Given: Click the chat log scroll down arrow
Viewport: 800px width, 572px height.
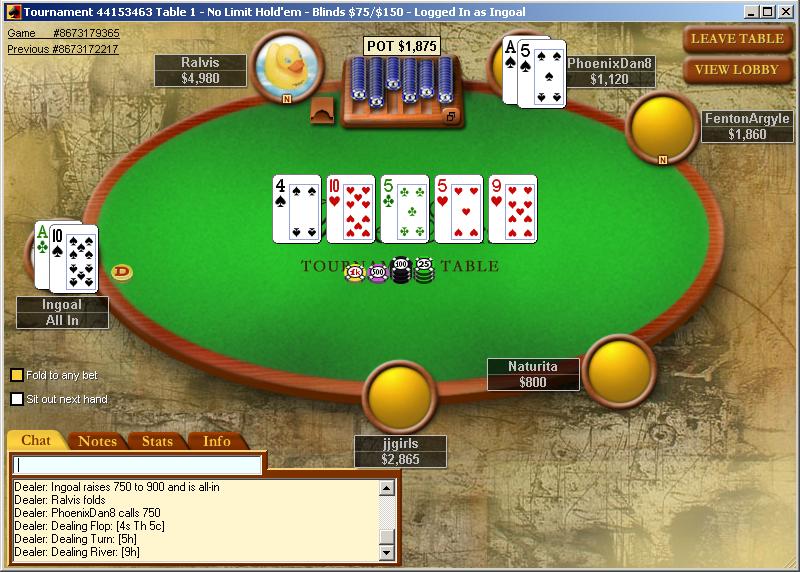Looking at the screenshot, I should click(388, 553).
